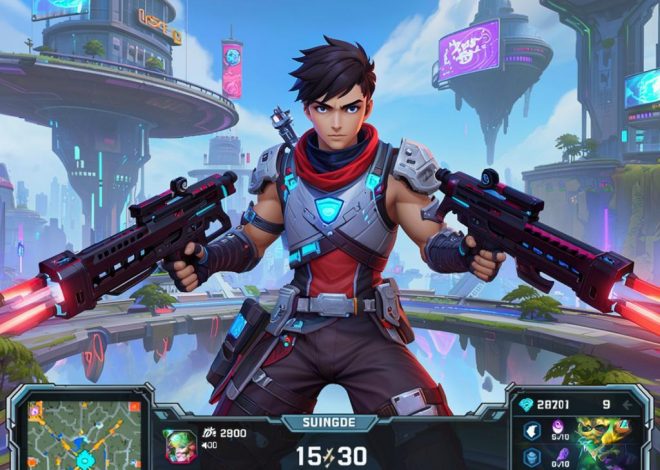The width and height of the screenshot is (660, 470).
Task: Select the green-haired character portrait
Action: point(180,445)
